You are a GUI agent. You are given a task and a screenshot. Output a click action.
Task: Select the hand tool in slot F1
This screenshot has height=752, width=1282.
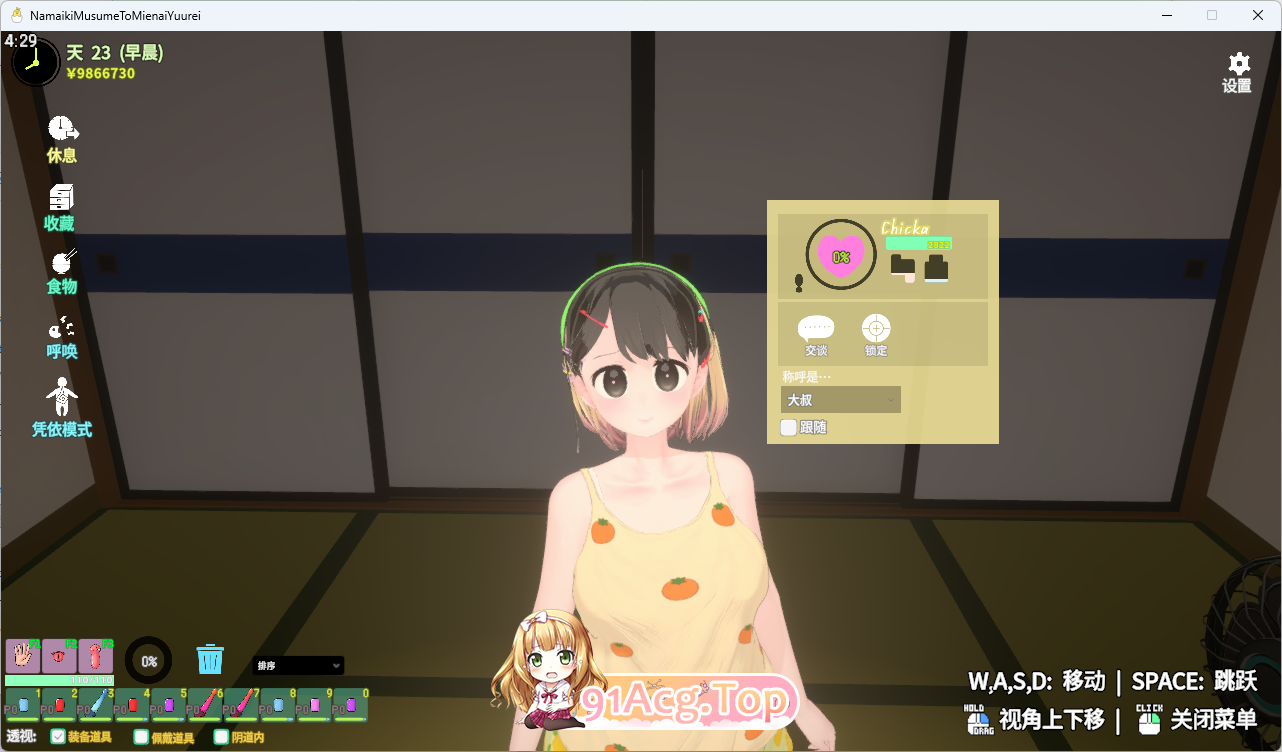pos(20,655)
